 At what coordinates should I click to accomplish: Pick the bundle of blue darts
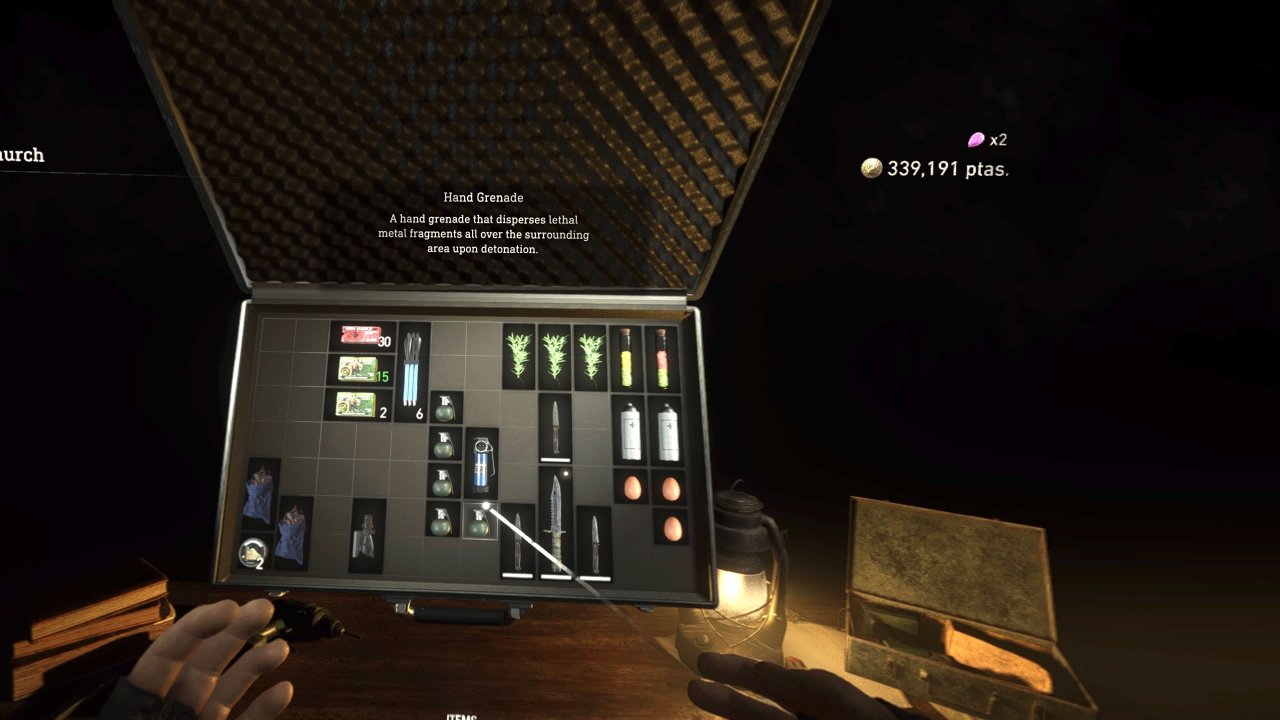pyautogui.click(x=413, y=368)
